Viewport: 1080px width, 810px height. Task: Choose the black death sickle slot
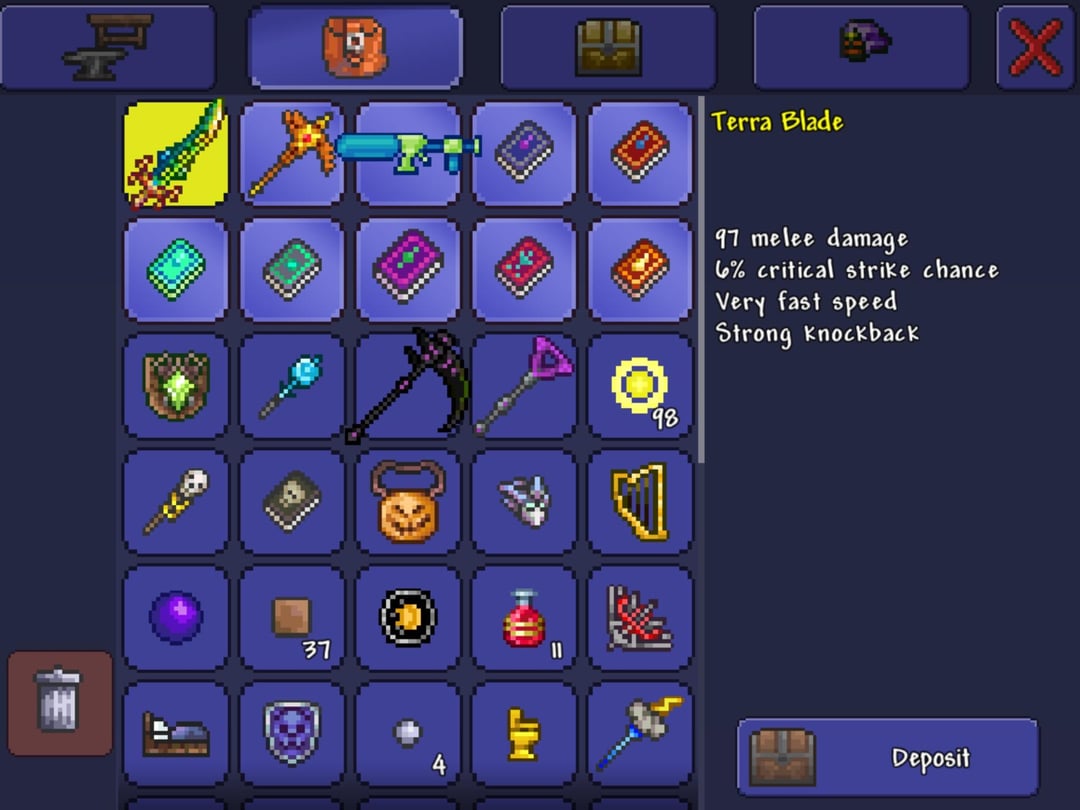point(408,386)
